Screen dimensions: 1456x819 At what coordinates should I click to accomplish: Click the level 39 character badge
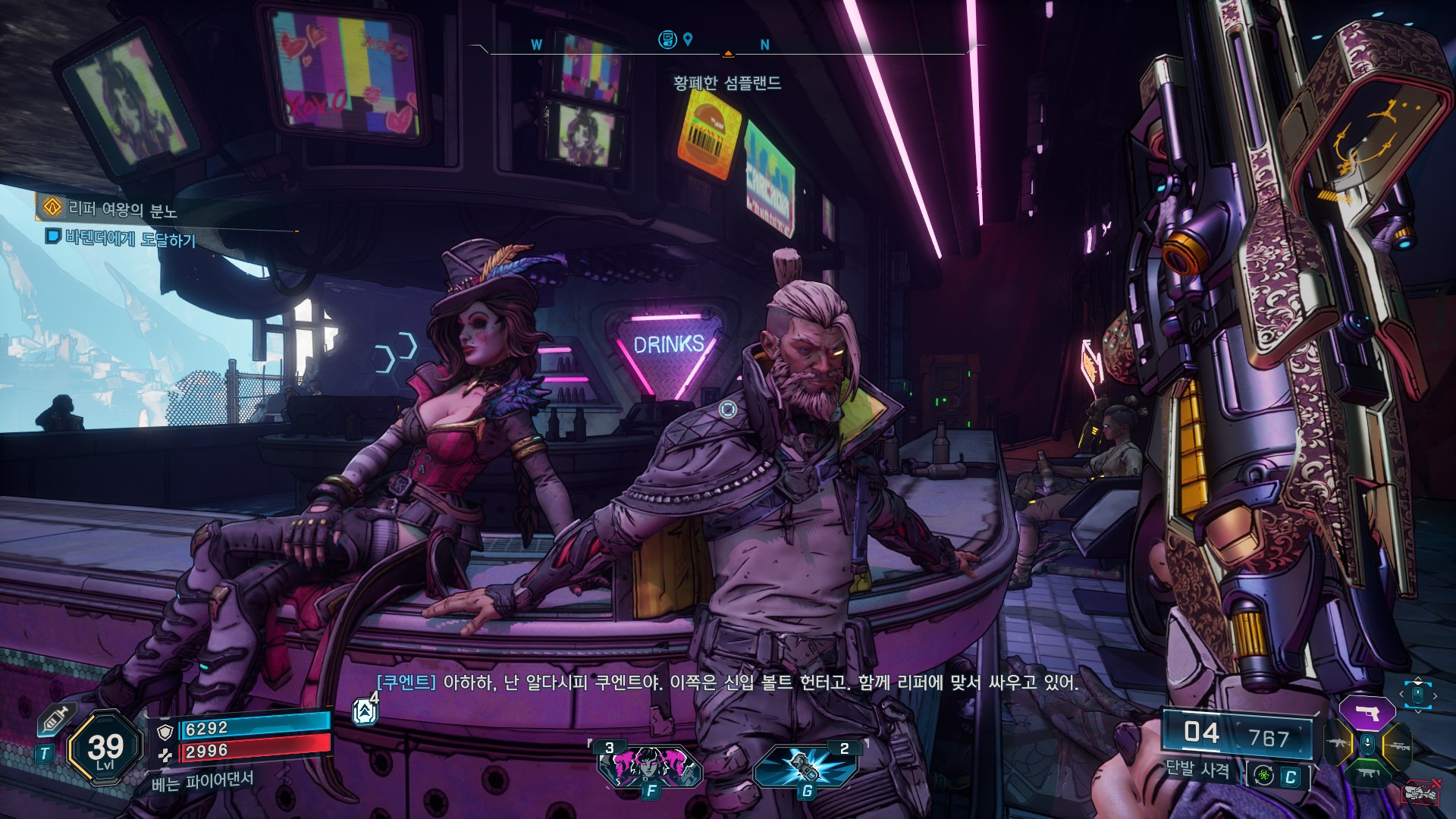(105, 749)
